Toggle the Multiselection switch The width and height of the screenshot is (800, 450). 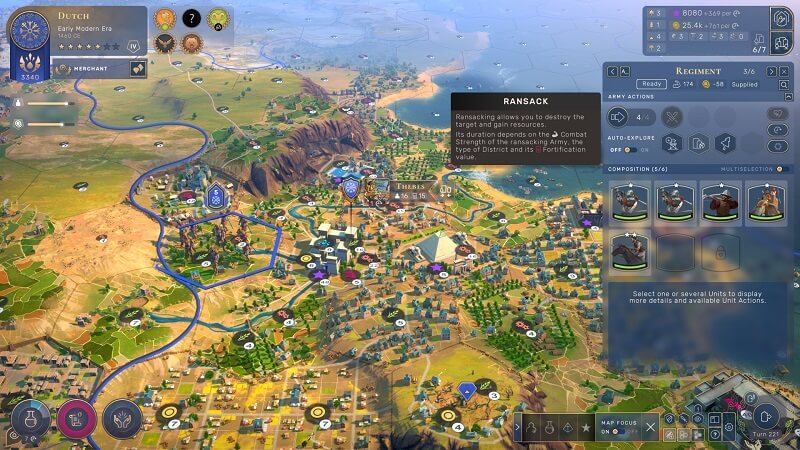pyautogui.click(x=782, y=169)
